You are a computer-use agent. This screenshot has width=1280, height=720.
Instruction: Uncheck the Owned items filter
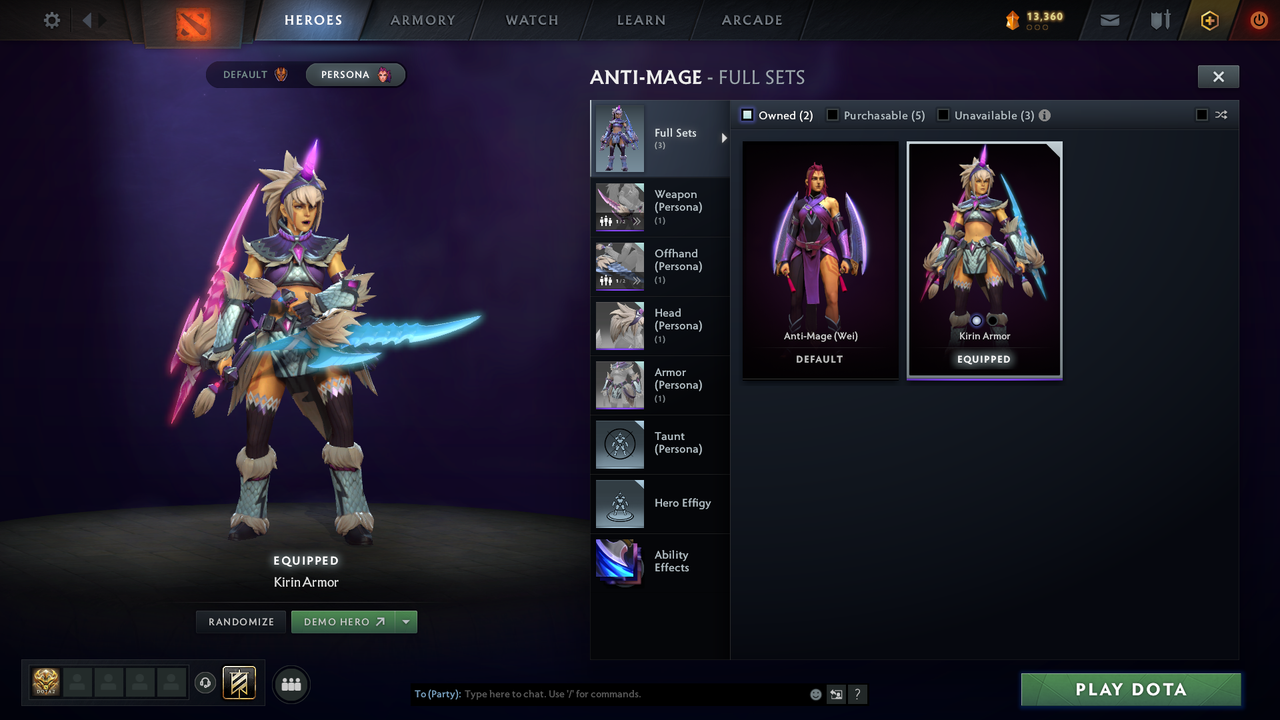[x=746, y=115]
